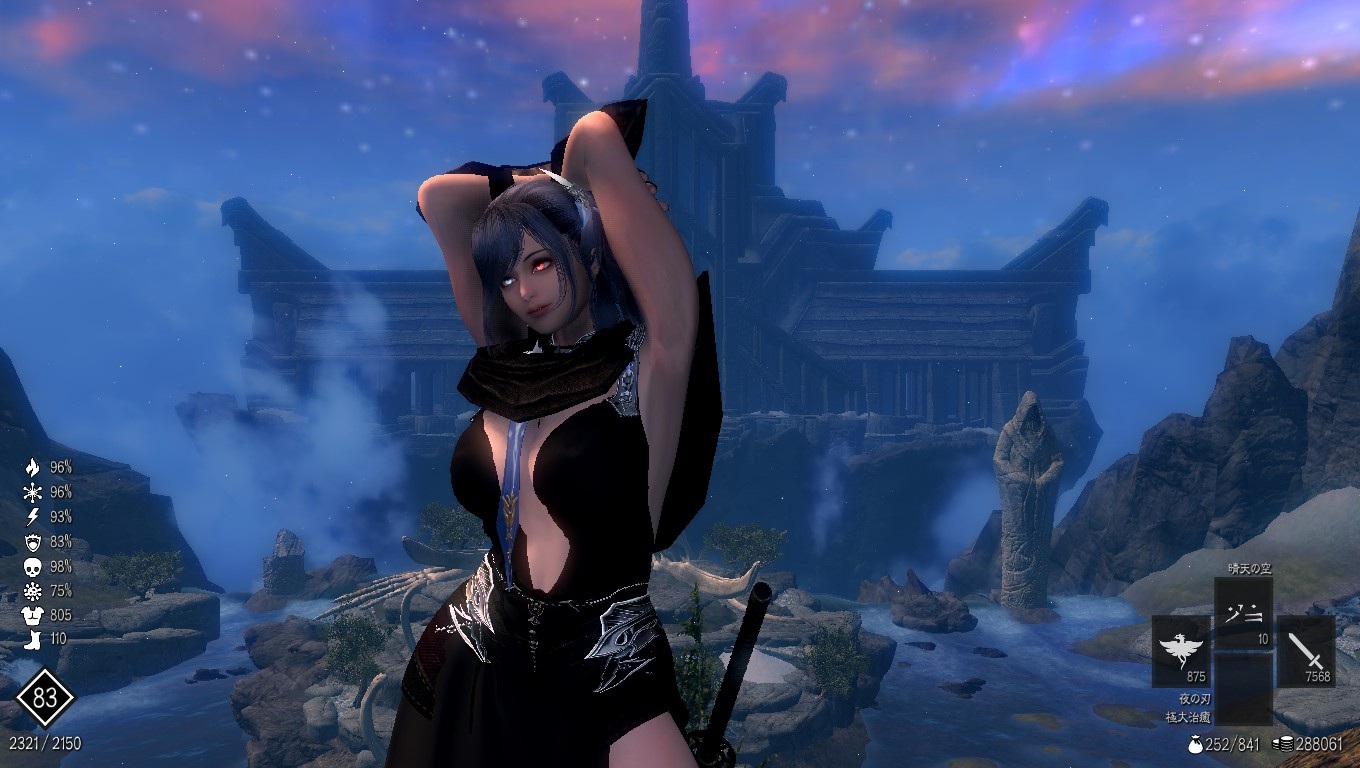This screenshot has width=1360, height=768.
Task: Select the magic resistance shield icon
Action: [x=32, y=541]
